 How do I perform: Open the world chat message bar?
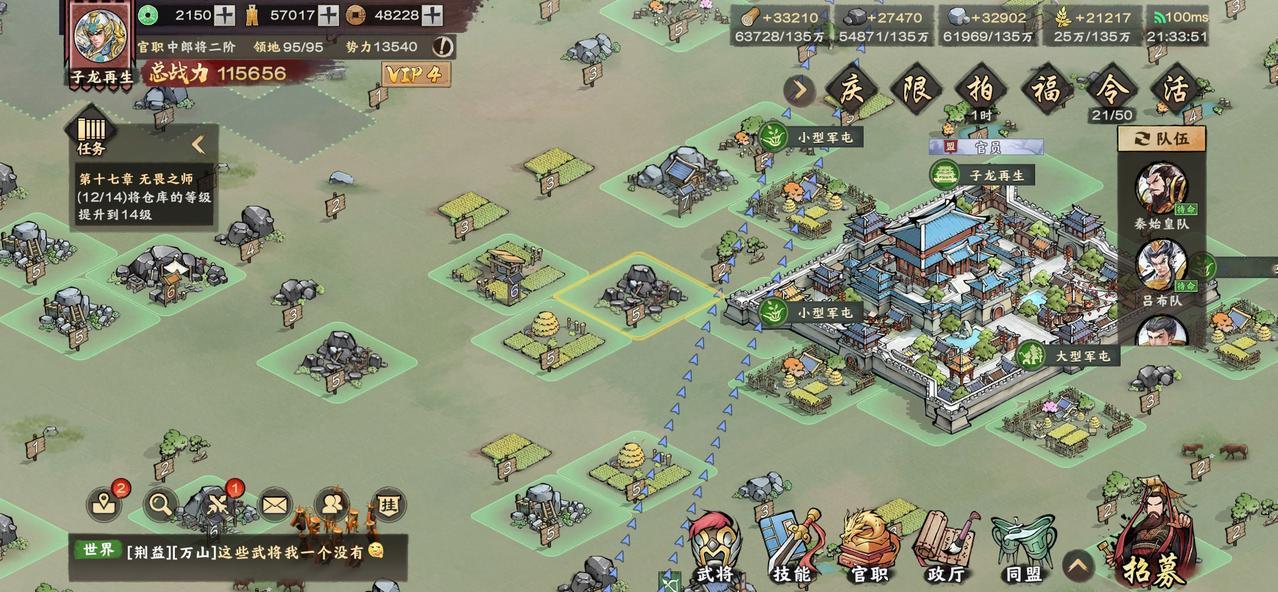(238, 551)
